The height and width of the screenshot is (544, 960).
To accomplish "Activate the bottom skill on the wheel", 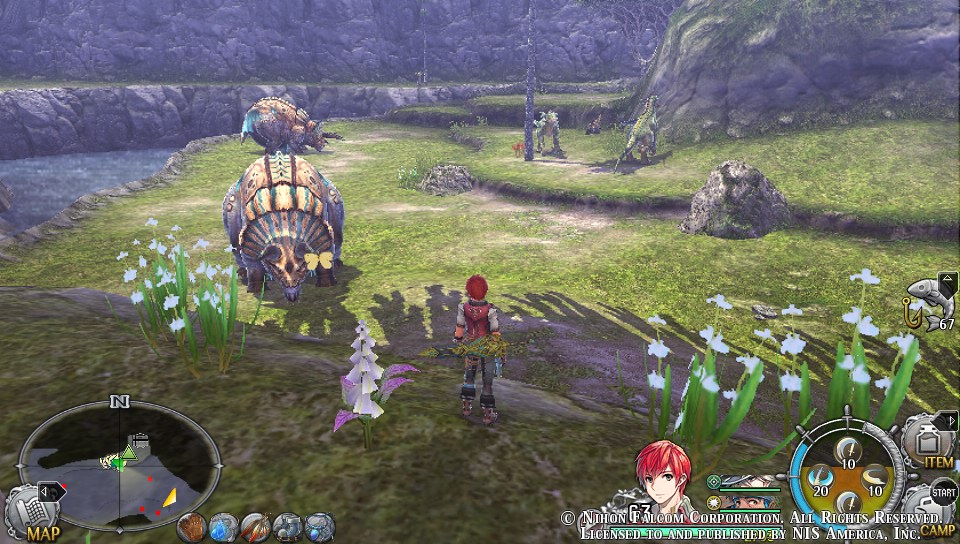I will click(848, 504).
